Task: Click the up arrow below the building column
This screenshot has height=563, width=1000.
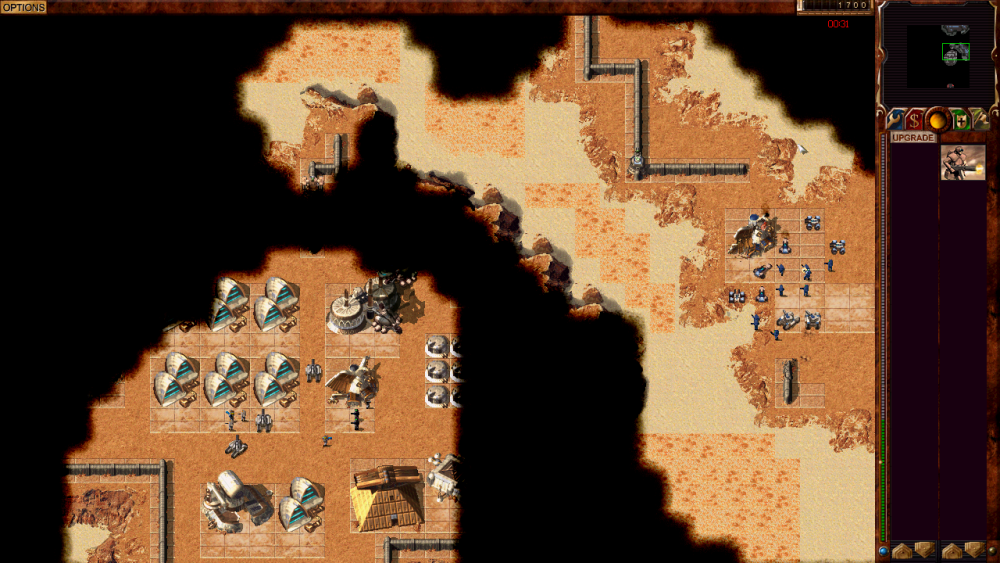Action: coord(901,549)
